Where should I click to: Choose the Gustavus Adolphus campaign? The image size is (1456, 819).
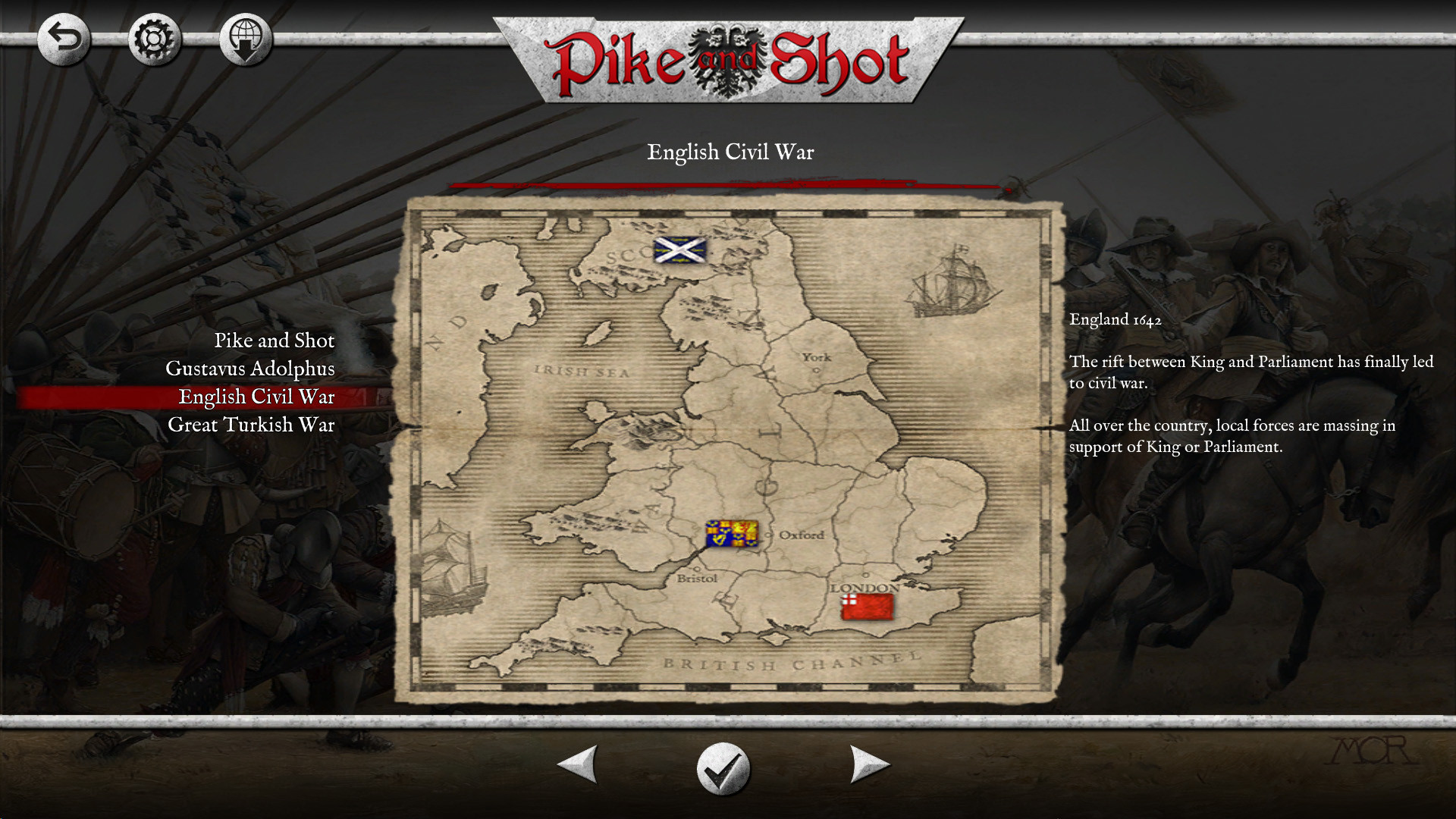point(251,369)
